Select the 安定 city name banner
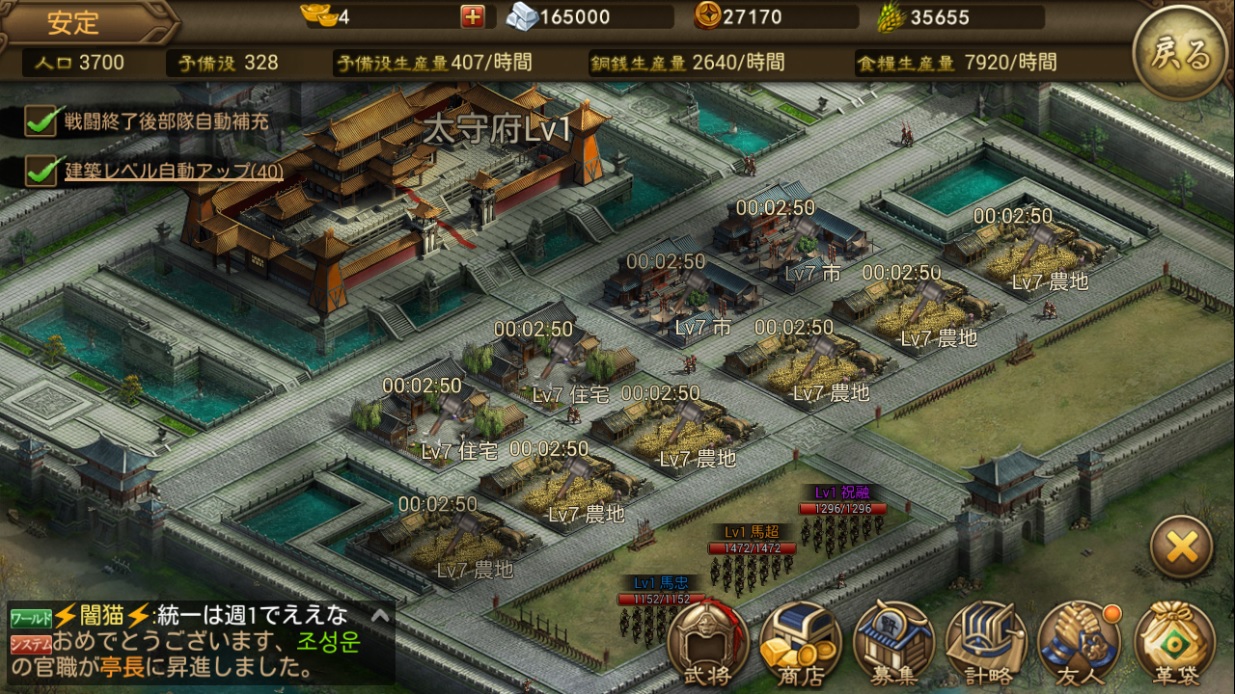The width and height of the screenshot is (1235, 694). 75,22
